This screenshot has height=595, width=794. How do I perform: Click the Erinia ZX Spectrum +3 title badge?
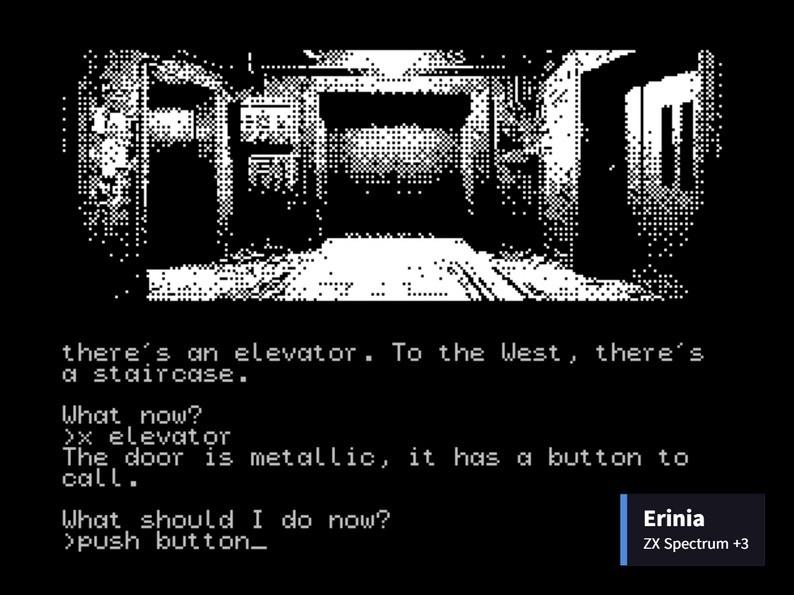(x=692, y=529)
